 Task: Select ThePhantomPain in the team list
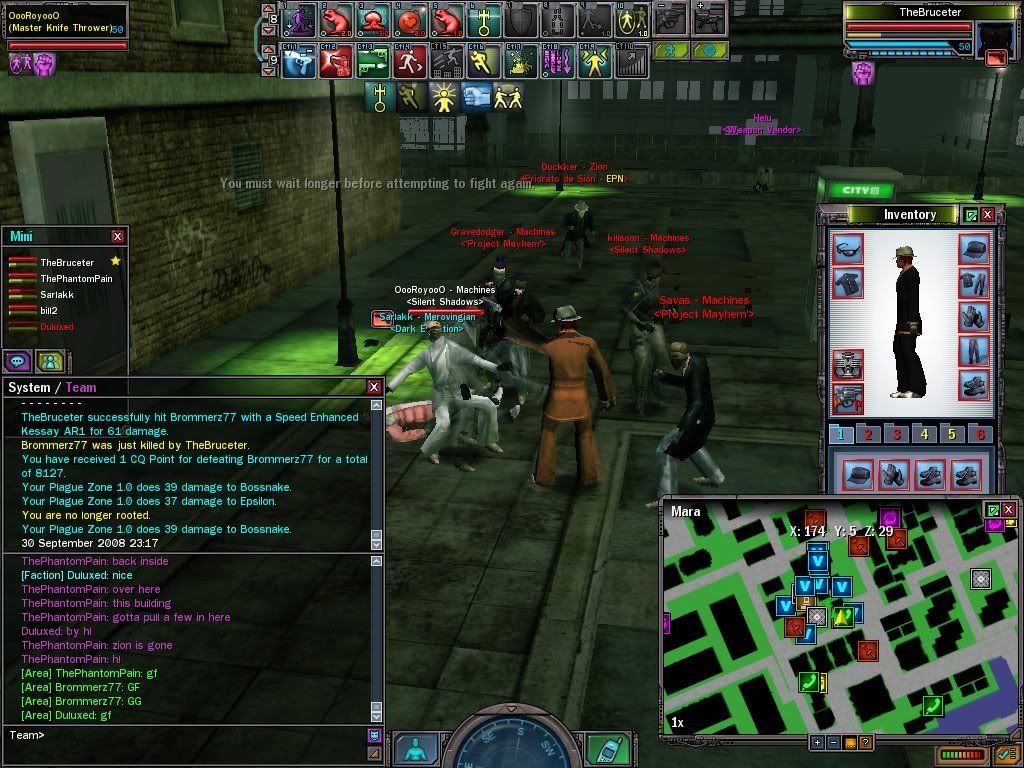coord(76,278)
